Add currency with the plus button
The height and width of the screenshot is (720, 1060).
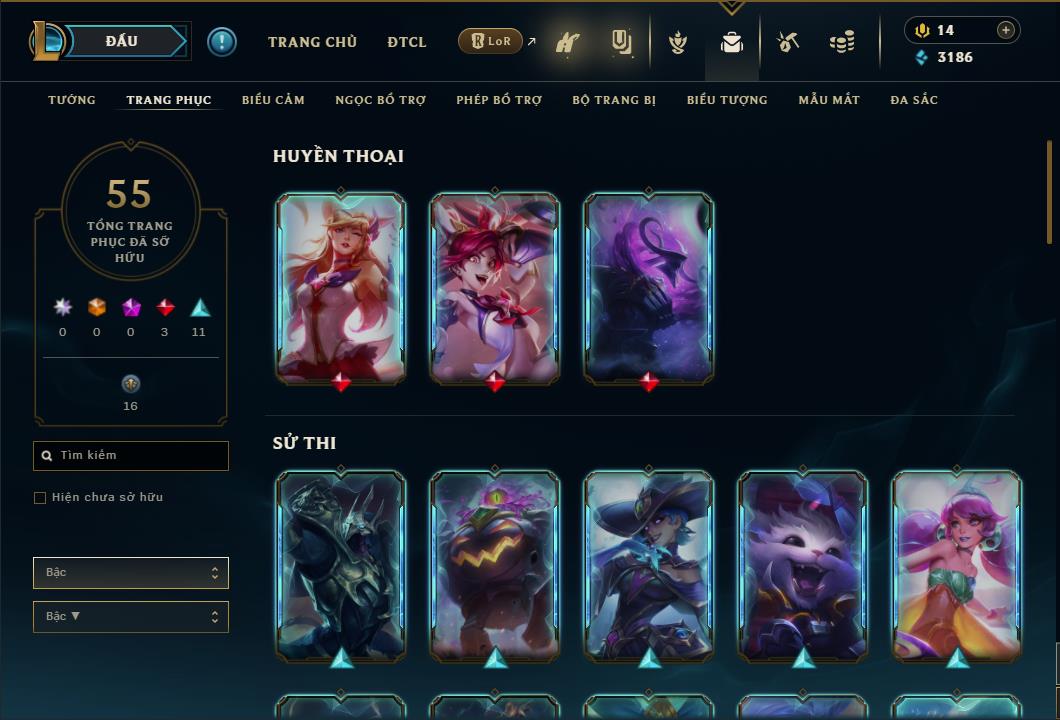point(1006,30)
